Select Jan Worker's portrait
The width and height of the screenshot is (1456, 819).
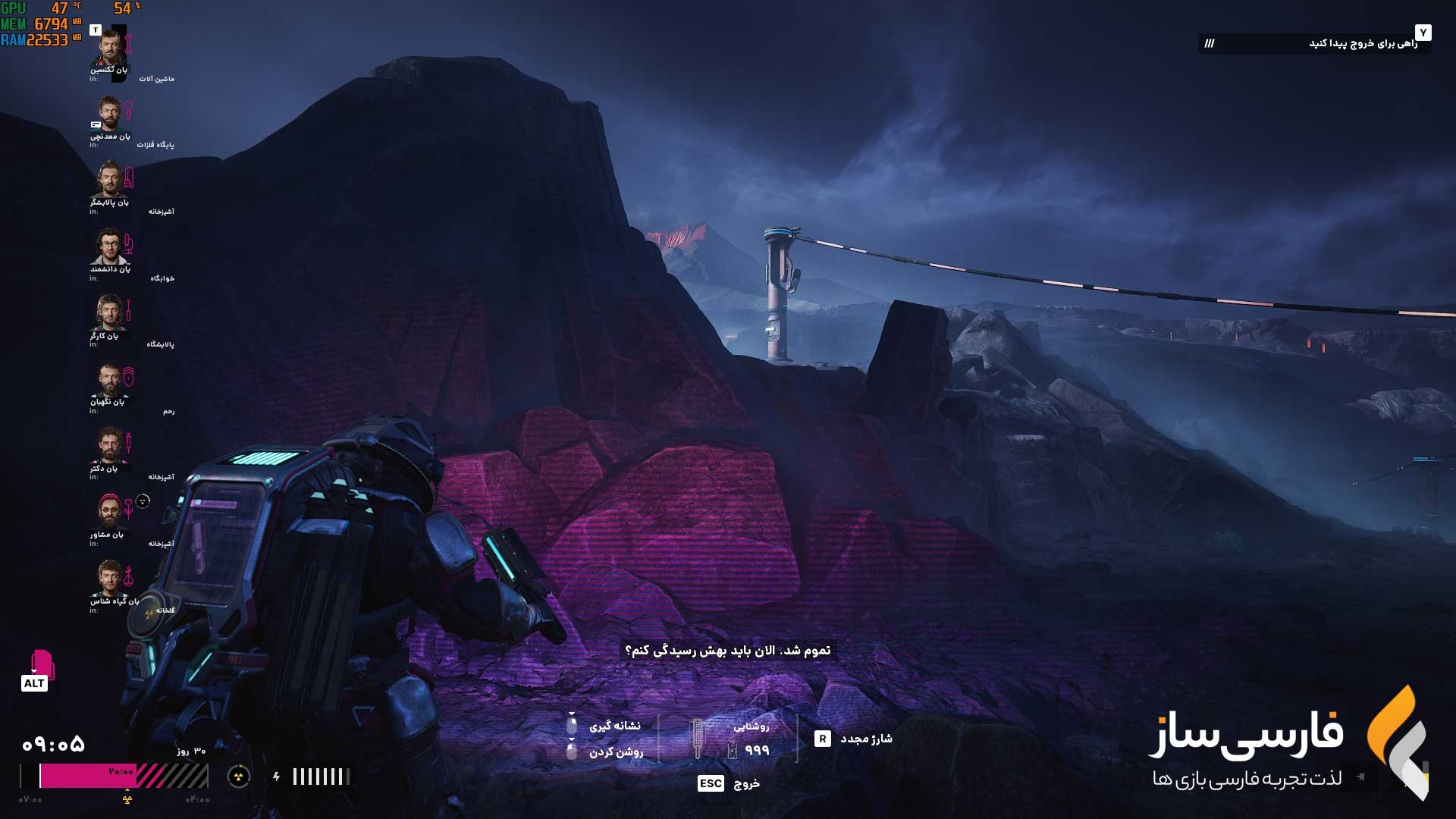(x=110, y=312)
